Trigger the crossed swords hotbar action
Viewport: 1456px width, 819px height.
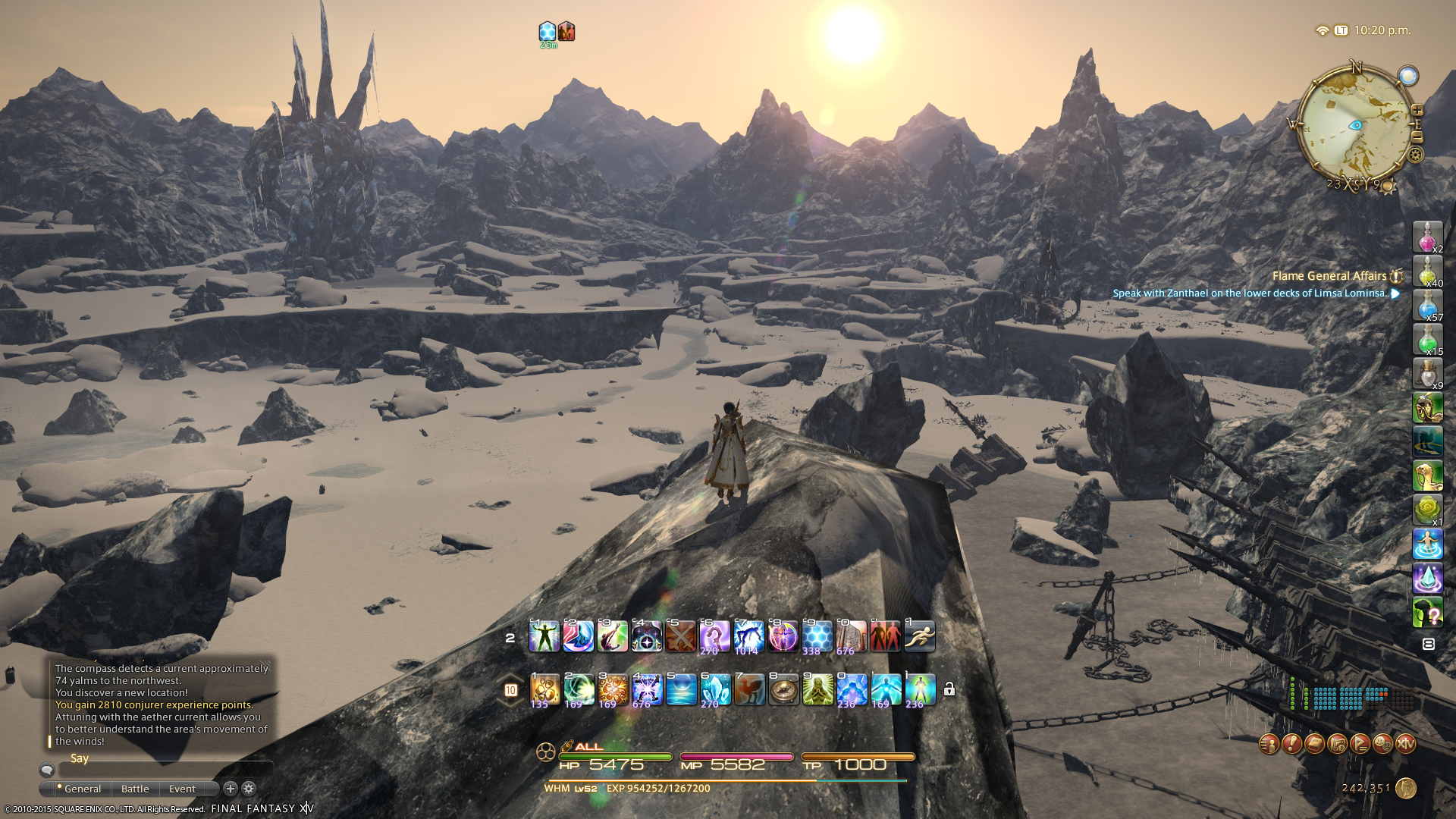(x=681, y=636)
